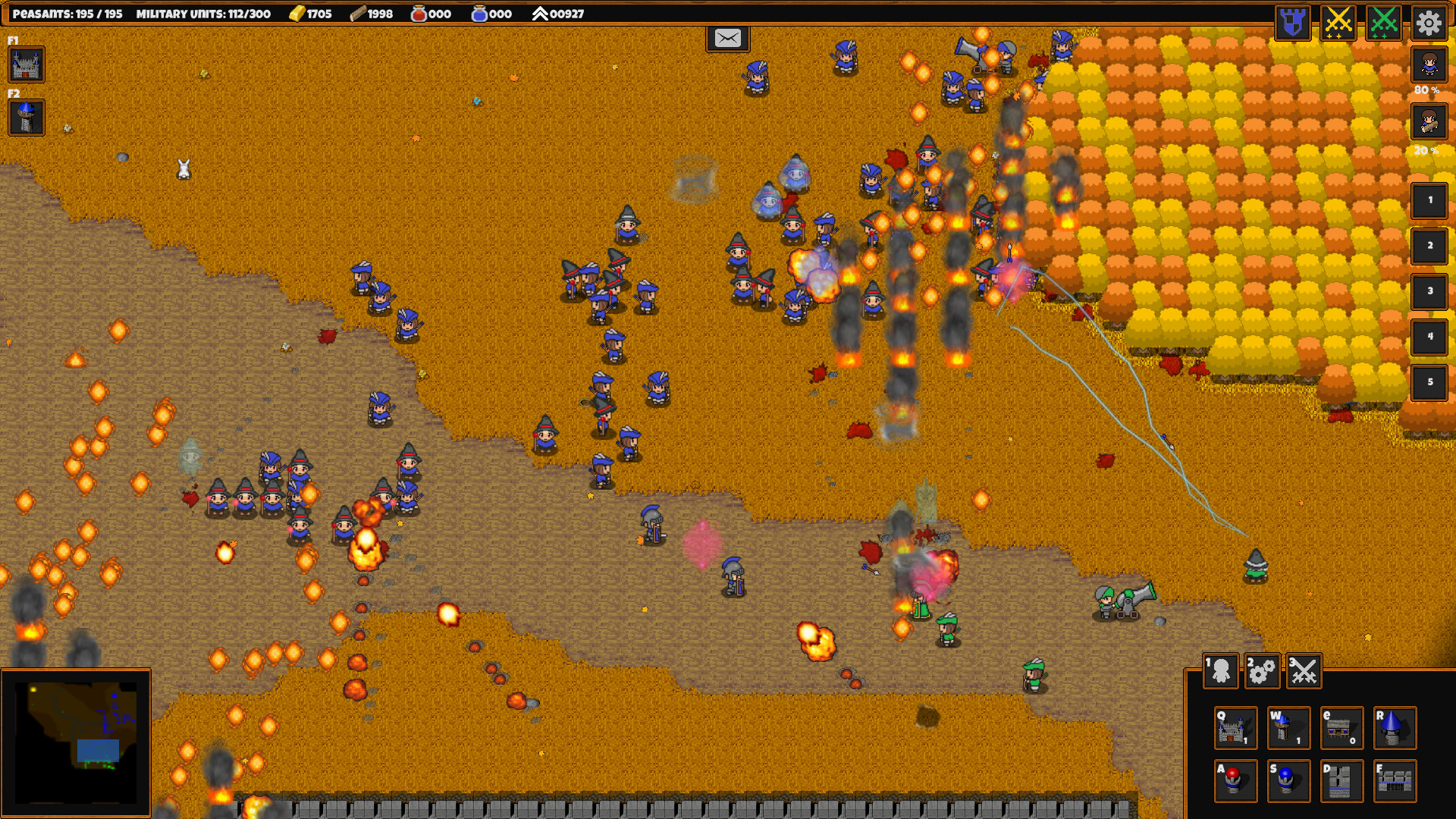The height and width of the screenshot is (819, 1456).
Task: Select the blue-roofed tower (R) build icon
Action: (x=1395, y=728)
